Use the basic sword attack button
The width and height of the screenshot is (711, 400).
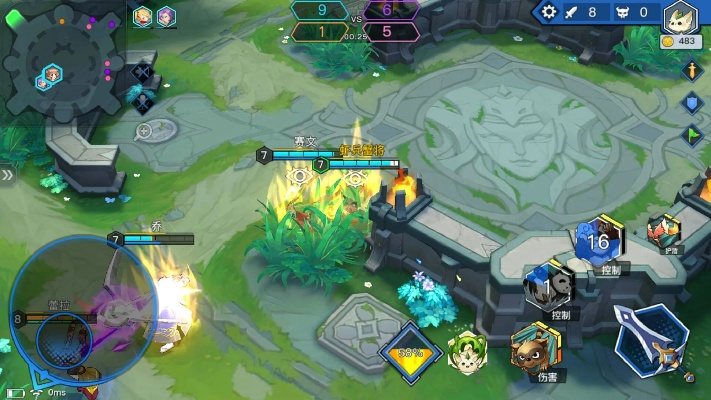pos(651,341)
